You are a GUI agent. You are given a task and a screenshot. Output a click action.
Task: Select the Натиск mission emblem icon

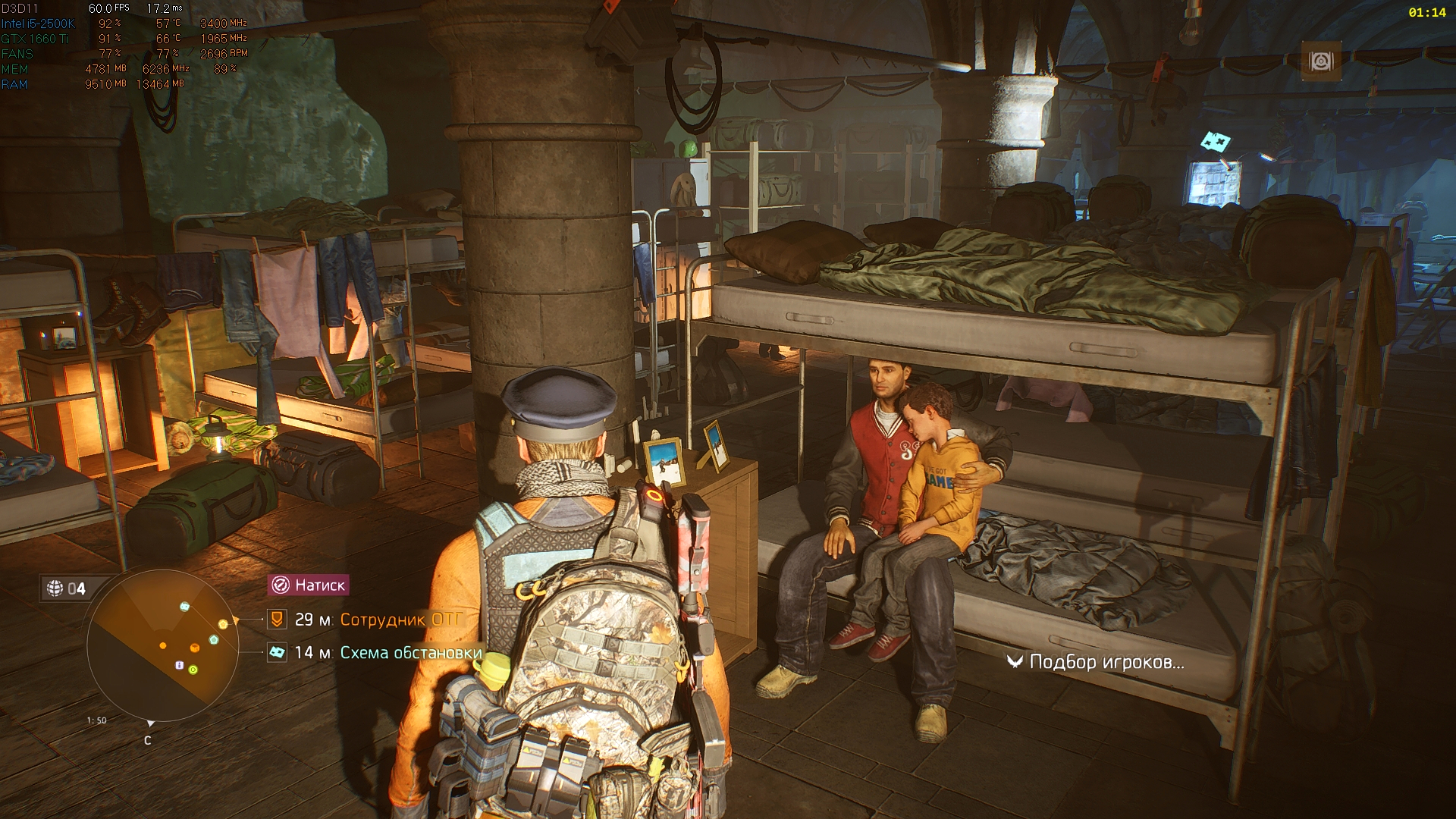point(282,585)
